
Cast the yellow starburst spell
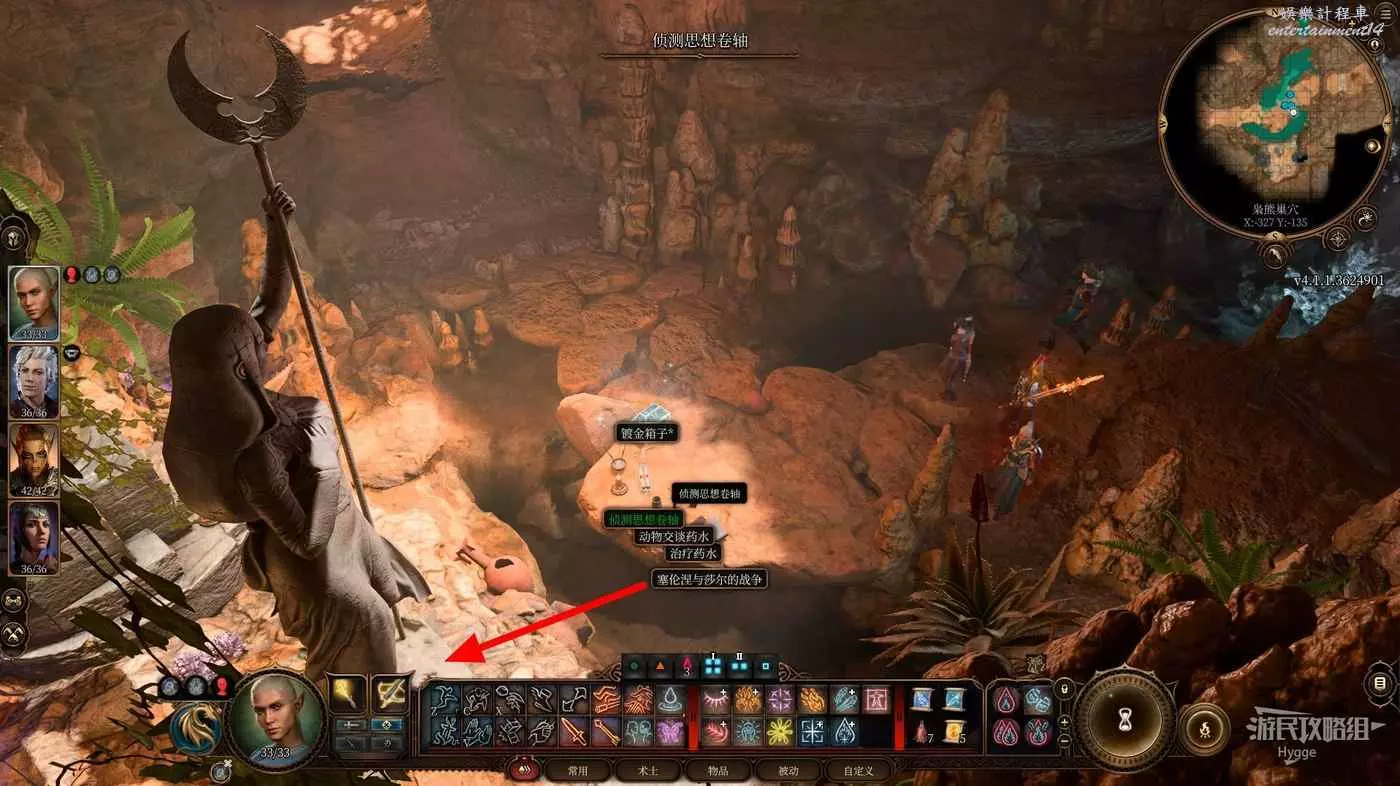click(x=779, y=733)
